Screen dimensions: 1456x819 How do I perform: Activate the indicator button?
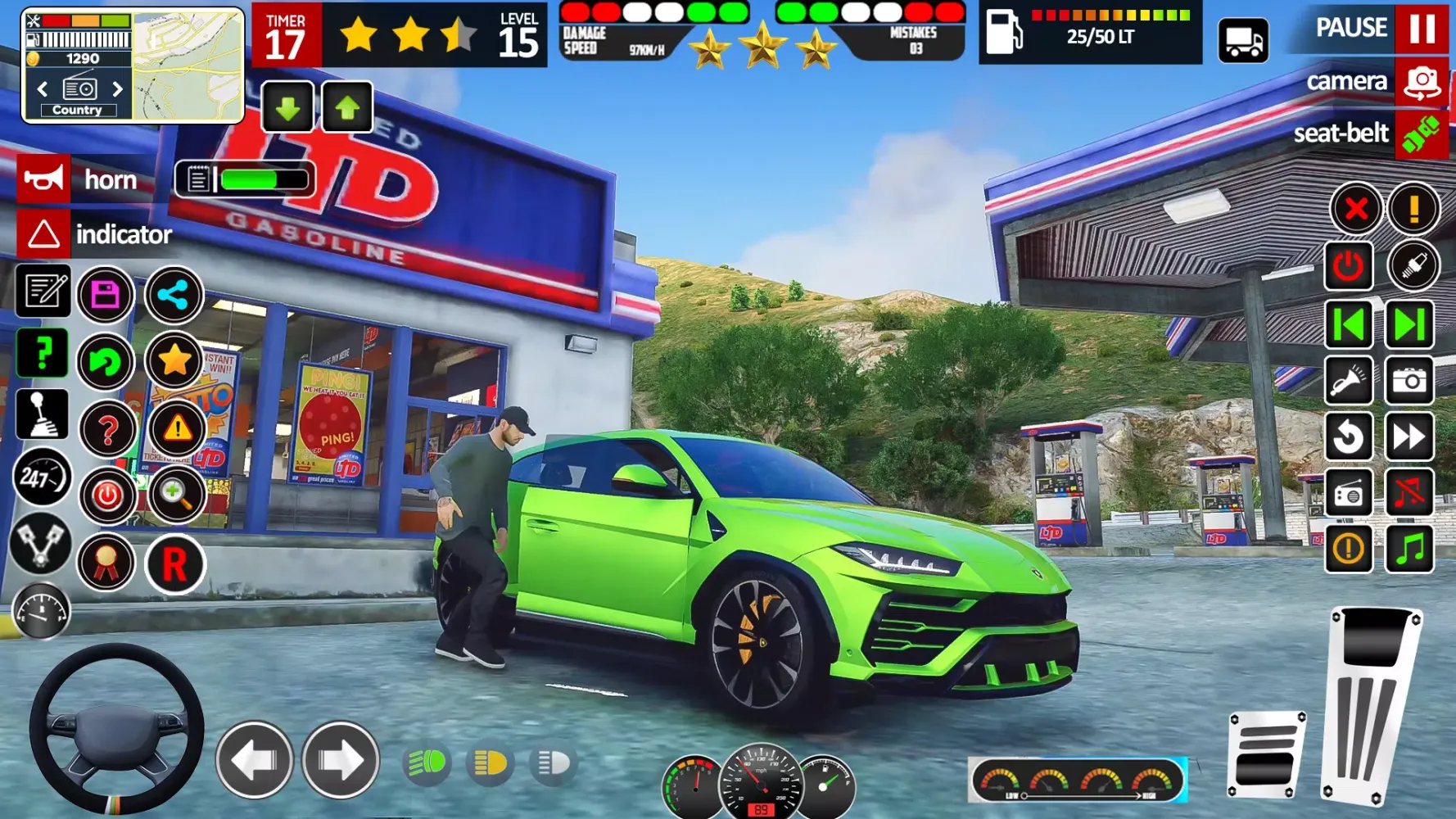[x=43, y=234]
